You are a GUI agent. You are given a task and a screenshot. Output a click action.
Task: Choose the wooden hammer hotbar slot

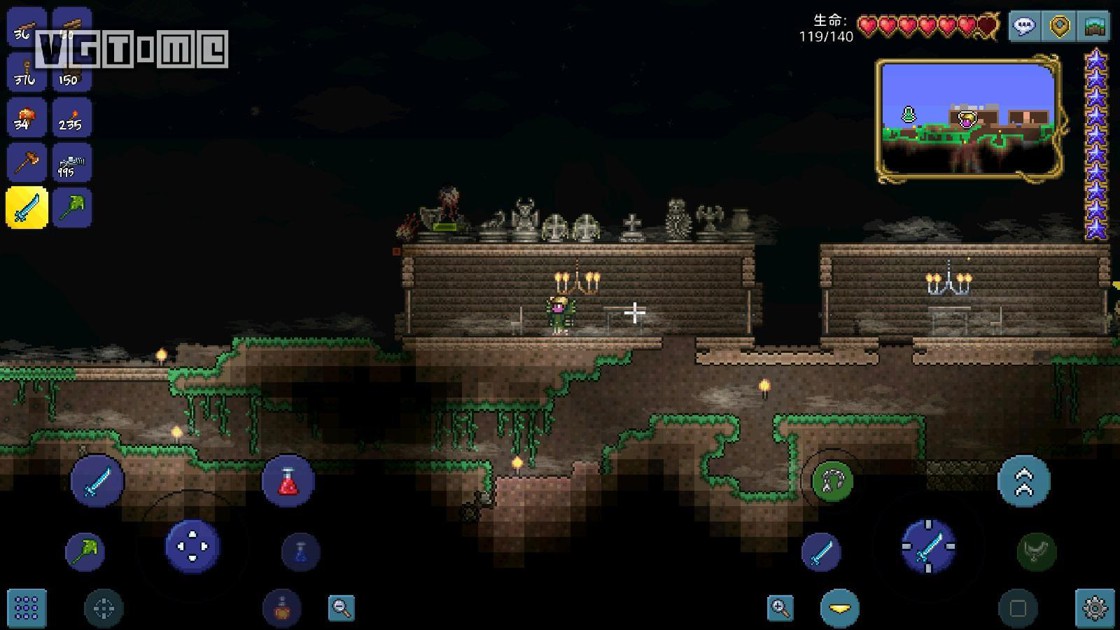click(x=27, y=162)
